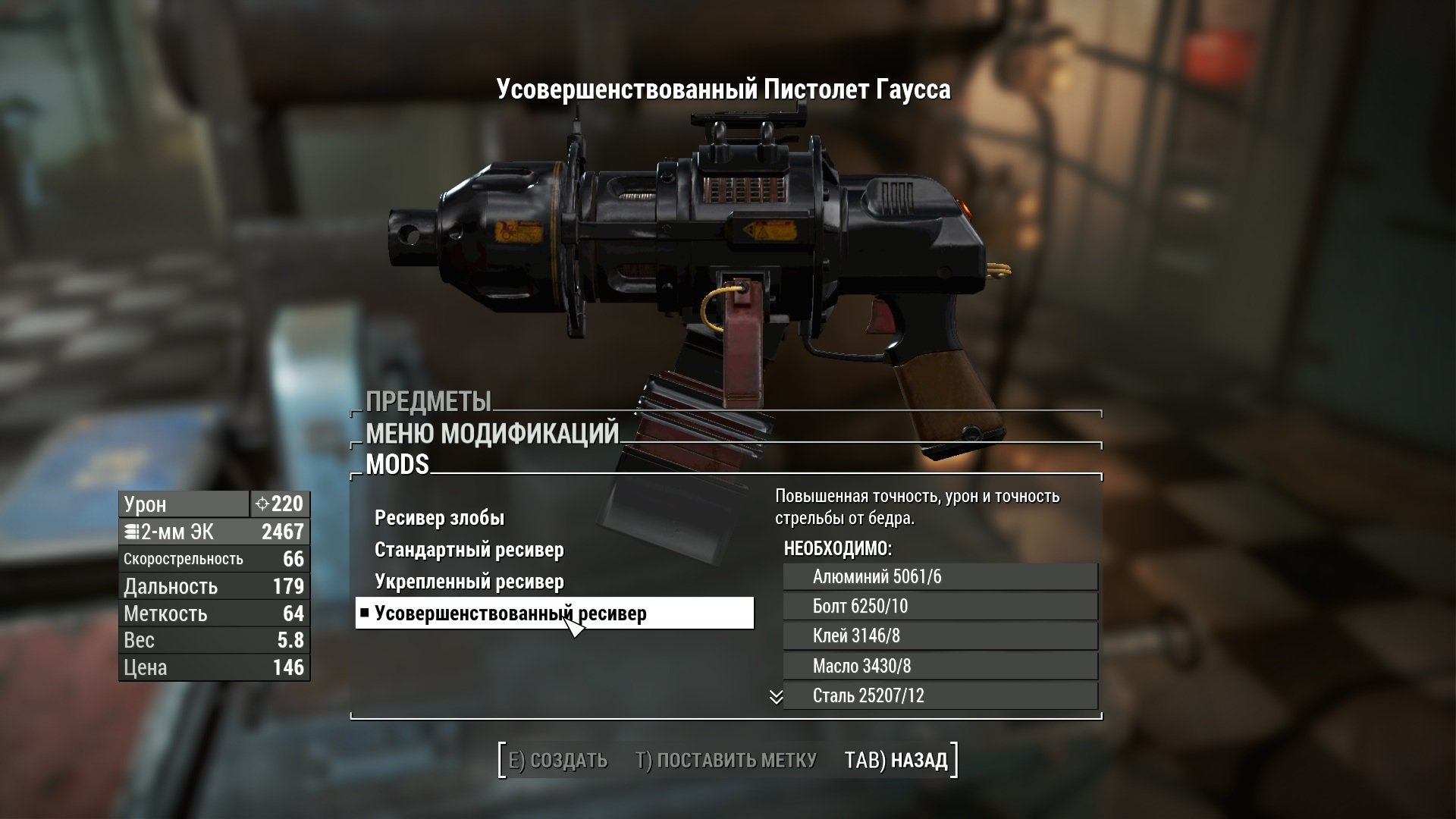Open the Меню модификаций header
1456x819 pixels.
(492, 434)
